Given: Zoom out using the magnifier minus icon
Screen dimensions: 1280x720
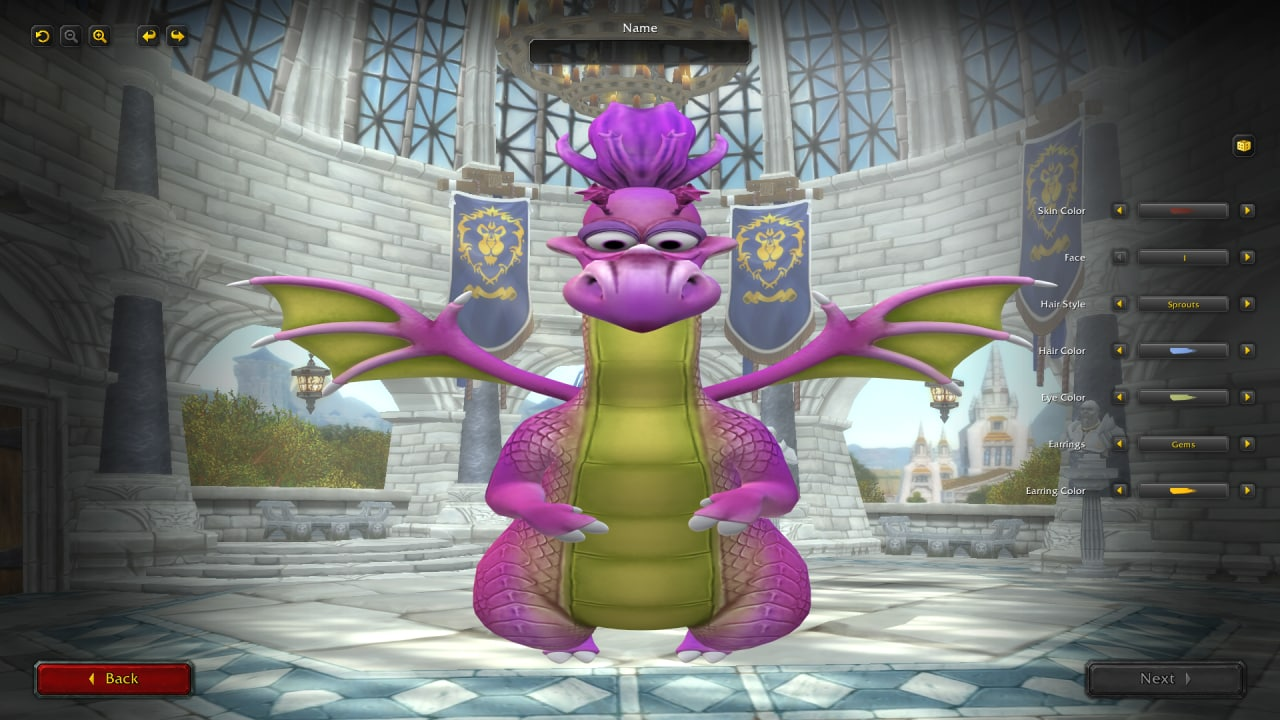Looking at the screenshot, I should click(x=70, y=36).
